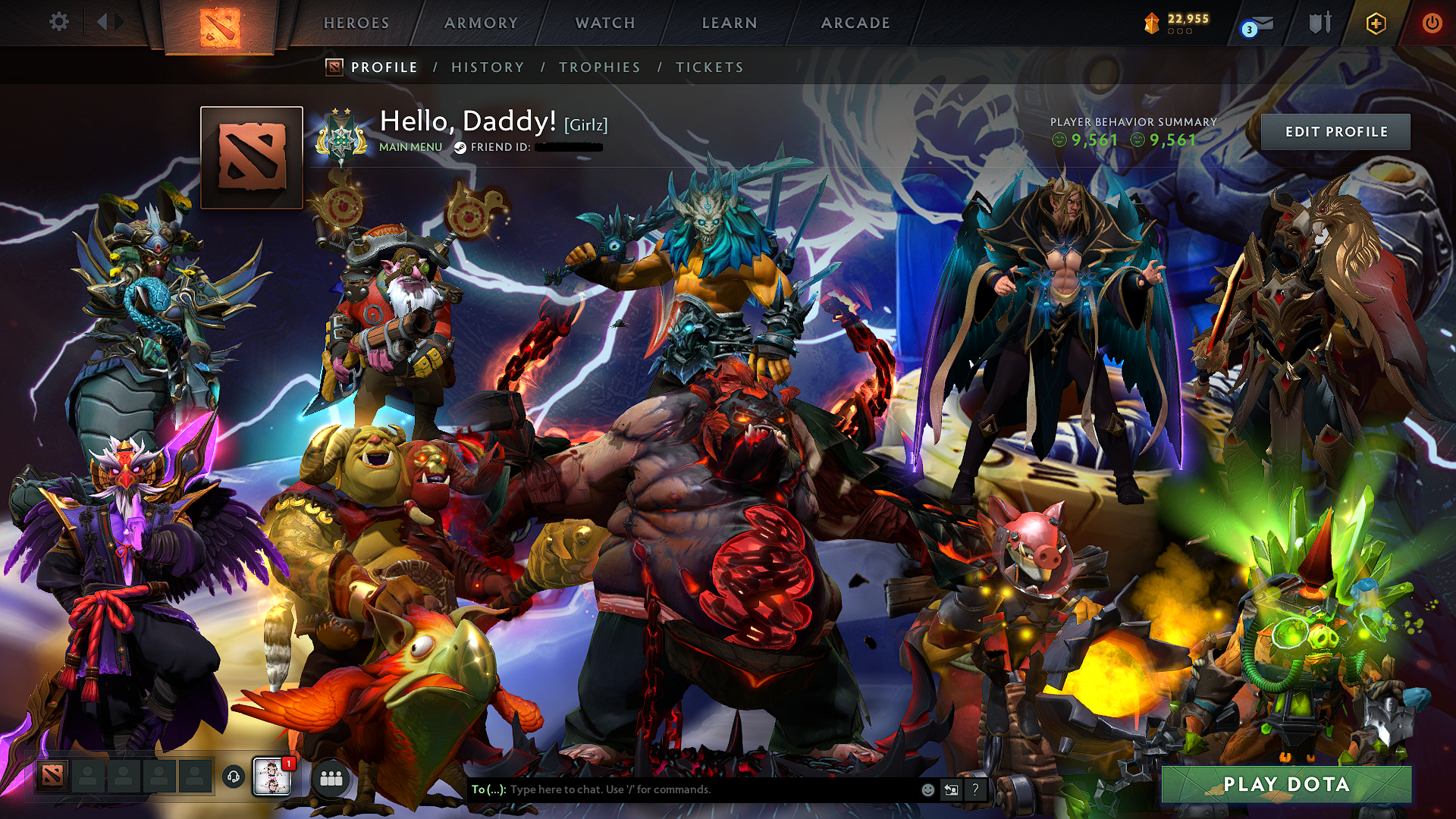Open the emoticon picker in chat bar

(927, 789)
